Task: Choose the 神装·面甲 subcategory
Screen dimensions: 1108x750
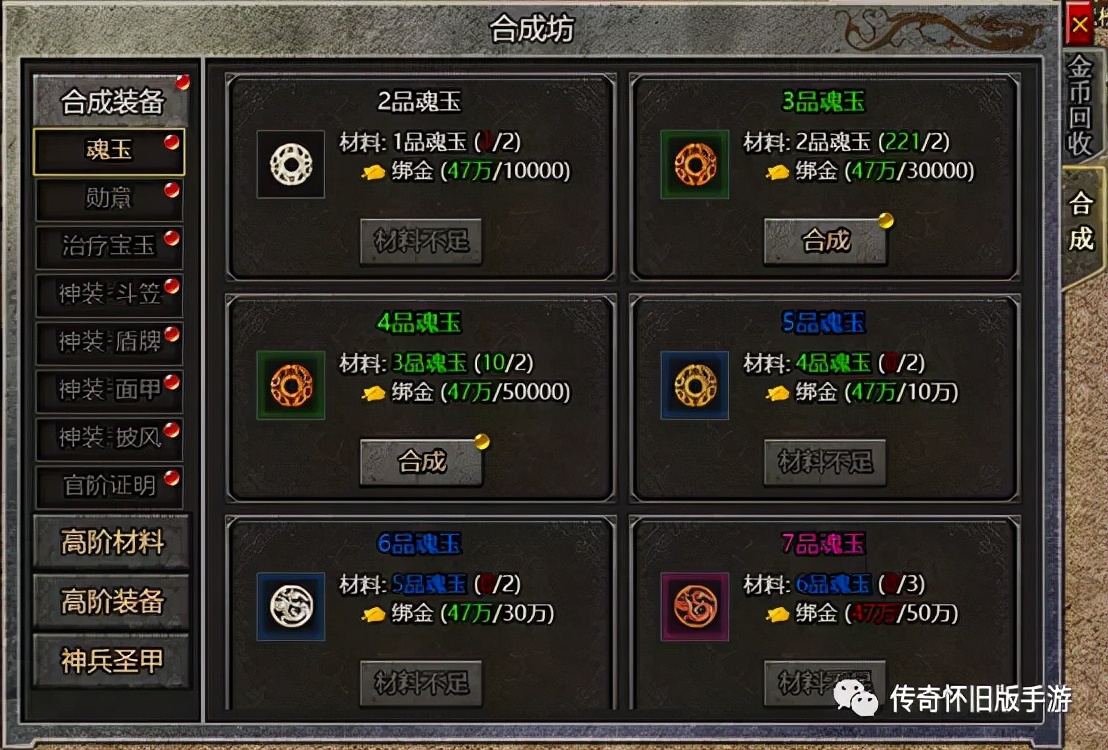Action: tap(109, 390)
